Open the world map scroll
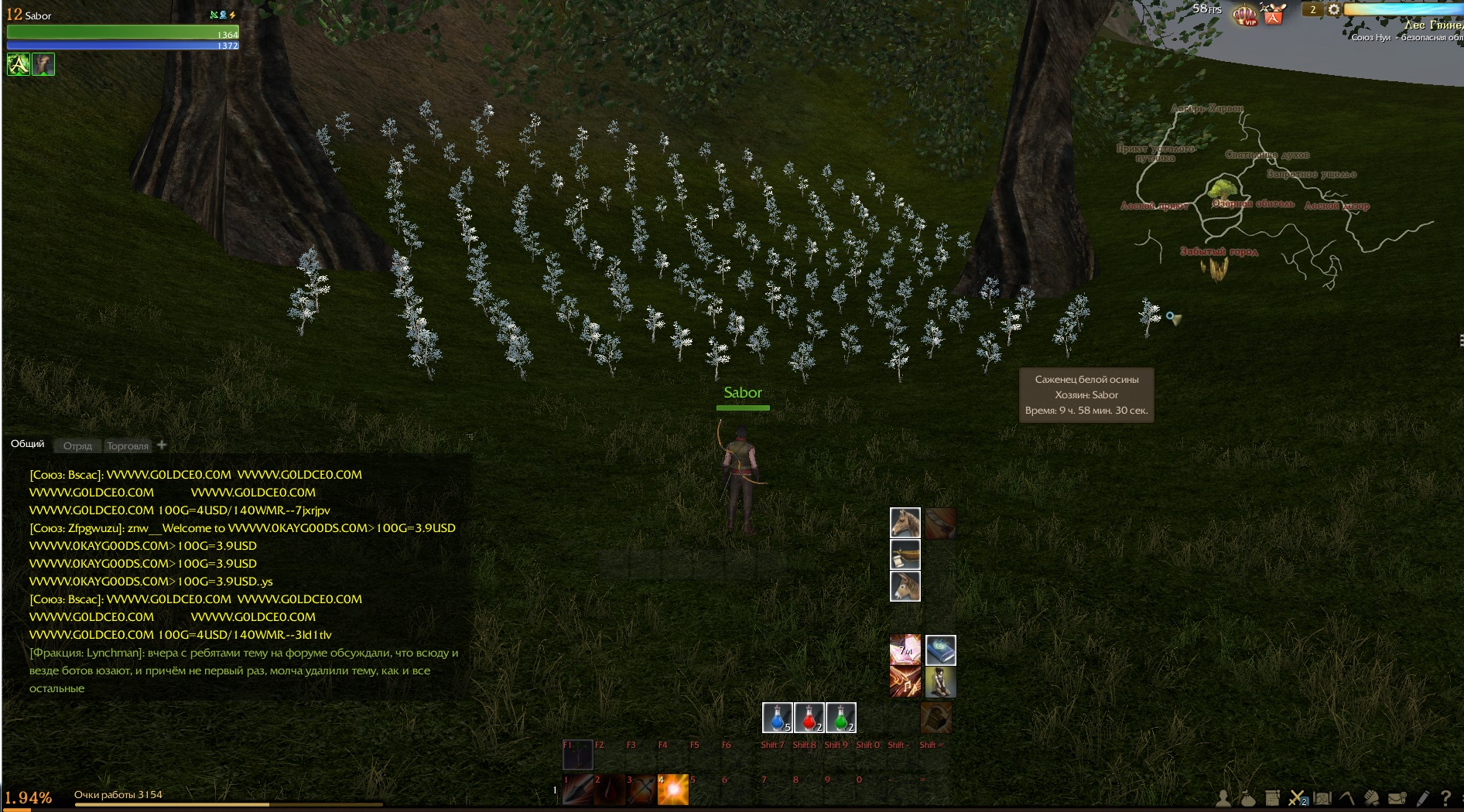The width and height of the screenshot is (1464, 812). click(1322, 798)
